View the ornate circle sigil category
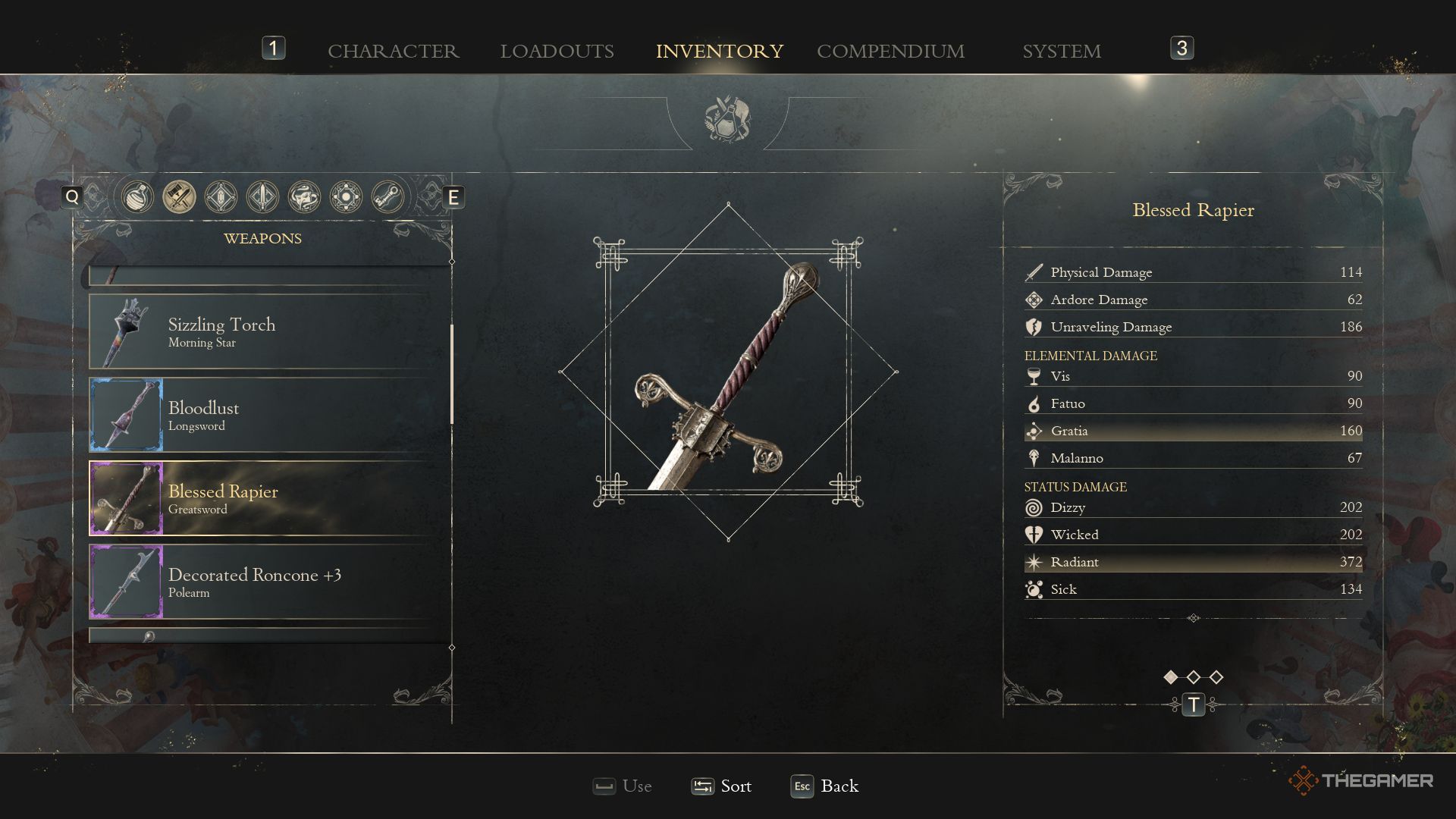The width and height of the screenshot is (1456, 819). click(x=346, y=197)
